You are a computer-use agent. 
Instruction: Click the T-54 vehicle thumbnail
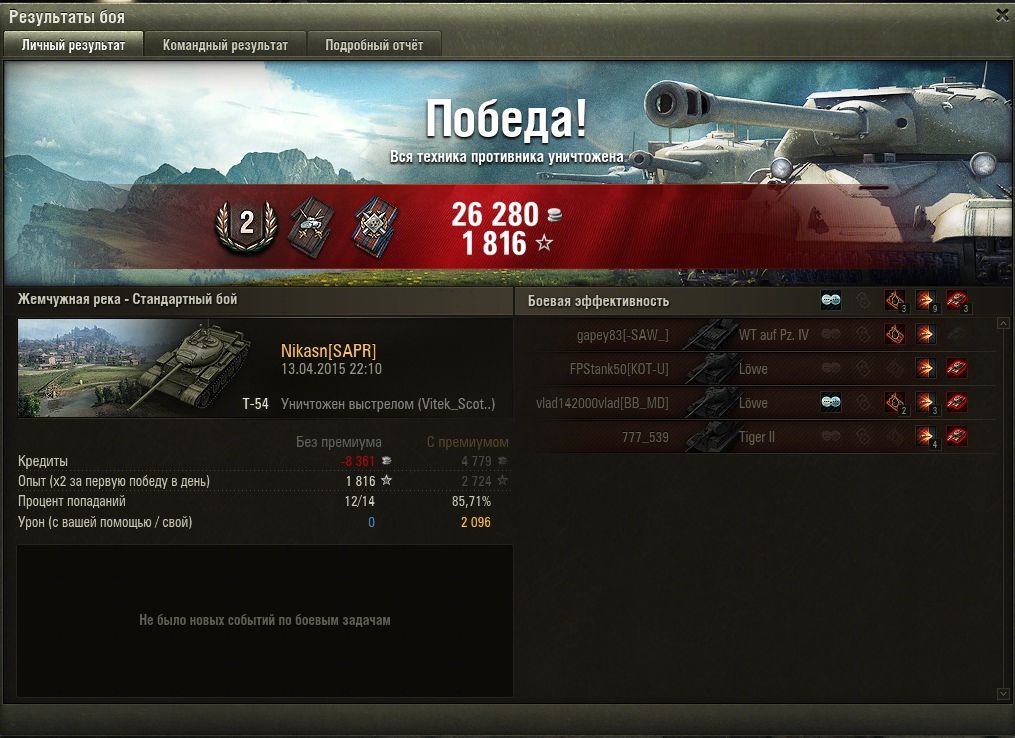pyautogui.click(x=134, y=368)
